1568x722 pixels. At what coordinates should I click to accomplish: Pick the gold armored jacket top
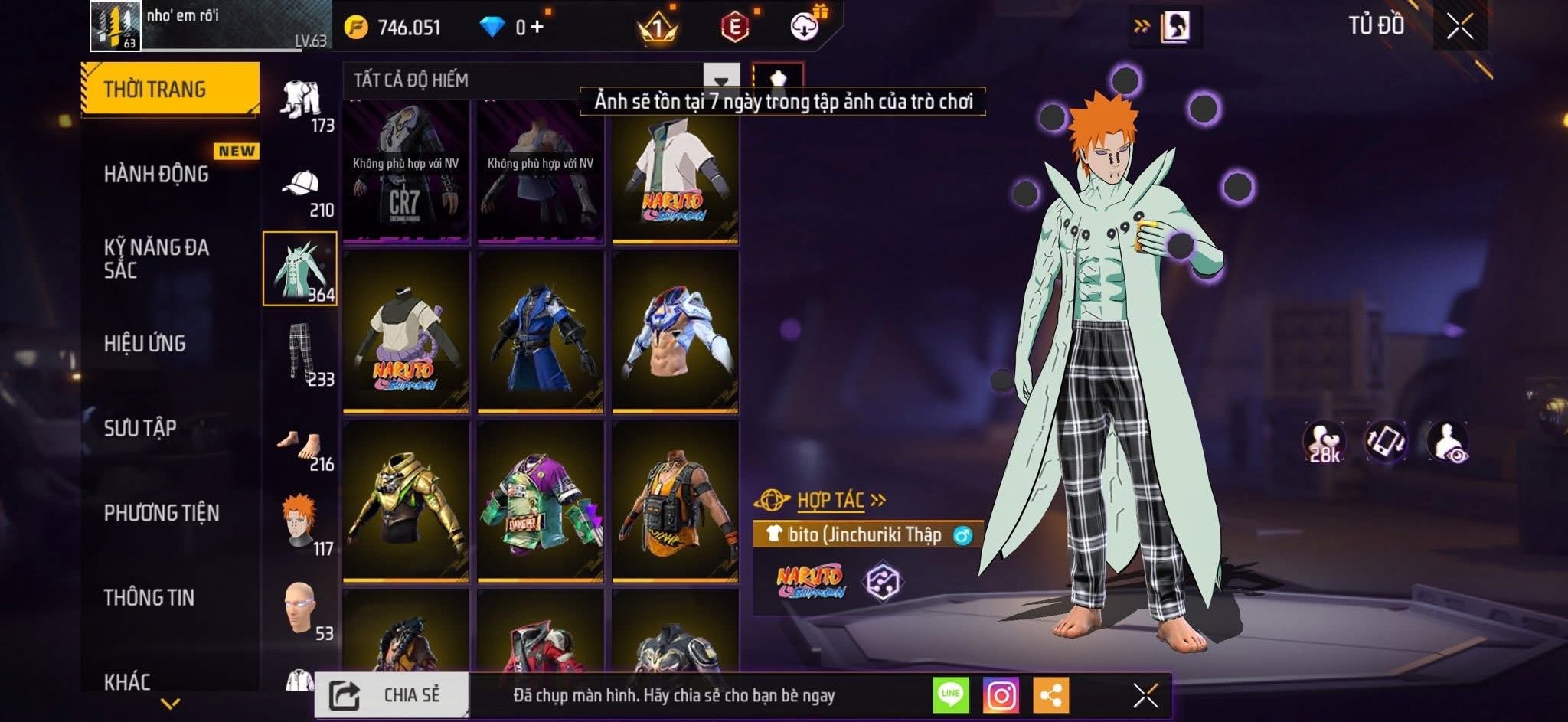[x=406, y=501]
